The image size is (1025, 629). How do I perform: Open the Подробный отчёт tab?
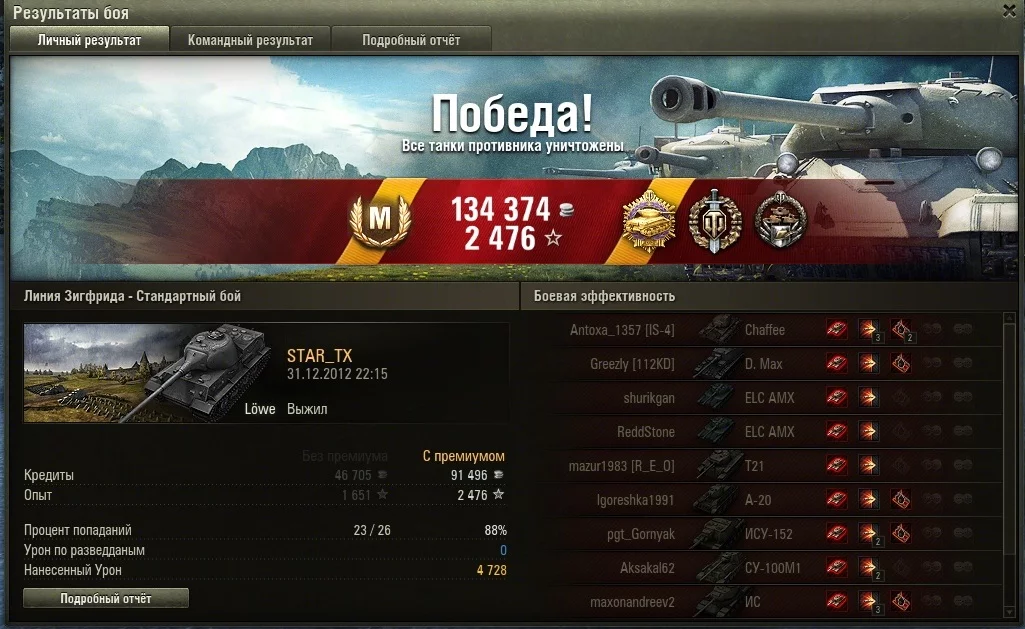click(x=411, y=40)
